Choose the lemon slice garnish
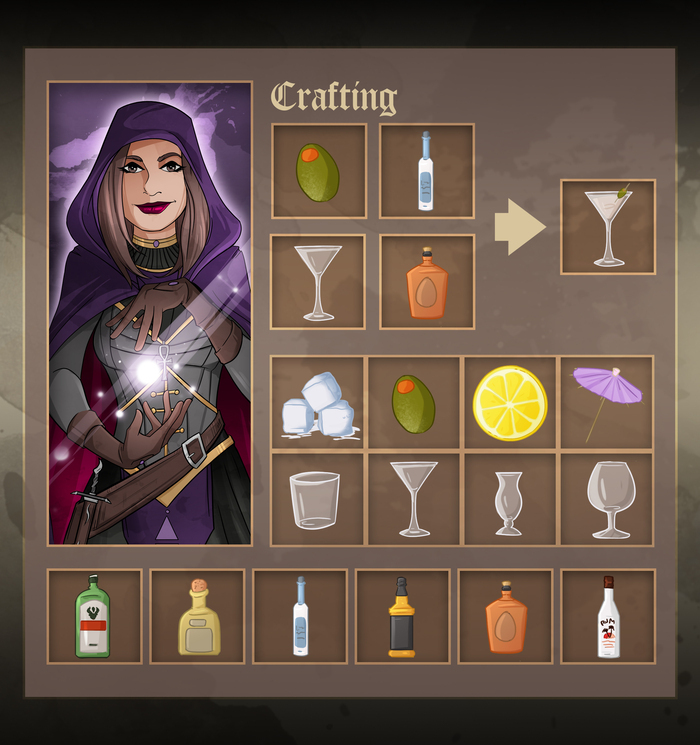 [510, 402]
